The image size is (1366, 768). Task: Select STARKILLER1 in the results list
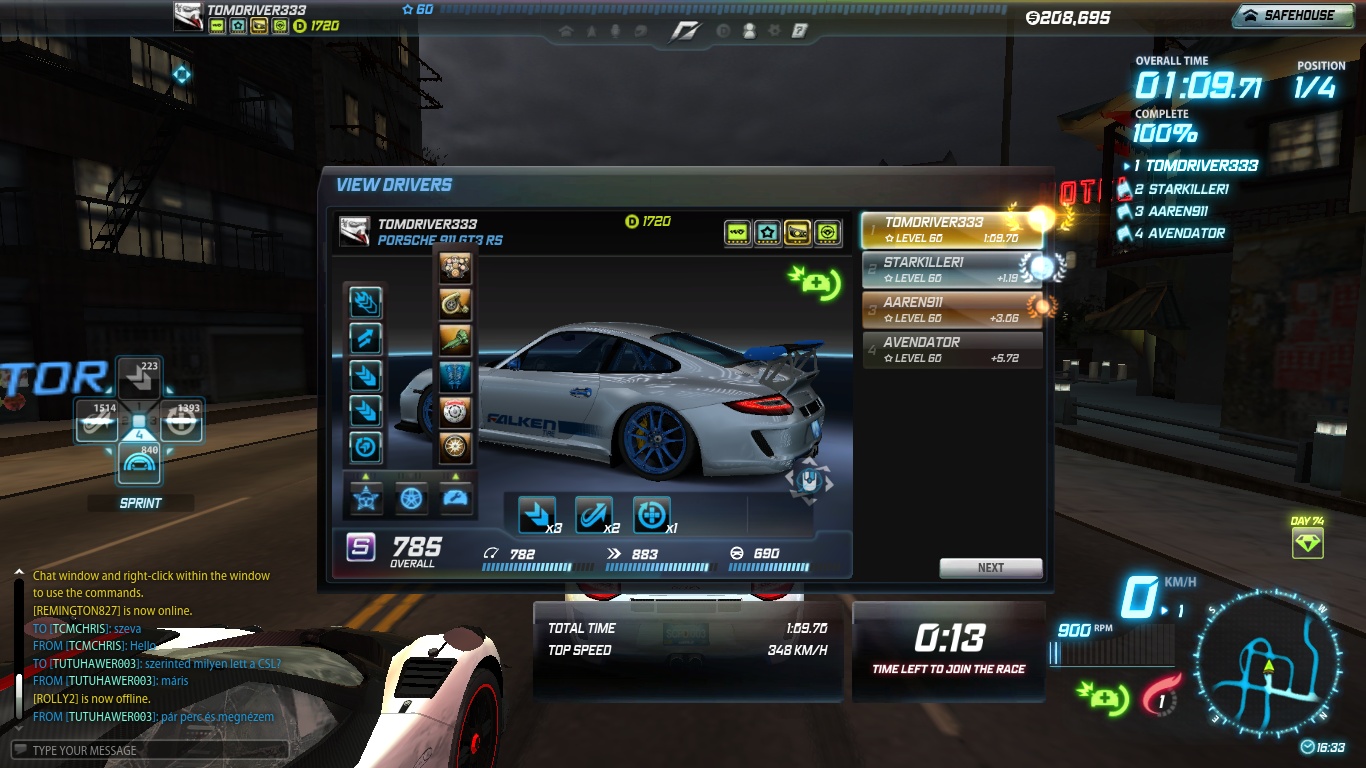pyautogui.click(x=951, y=270)
